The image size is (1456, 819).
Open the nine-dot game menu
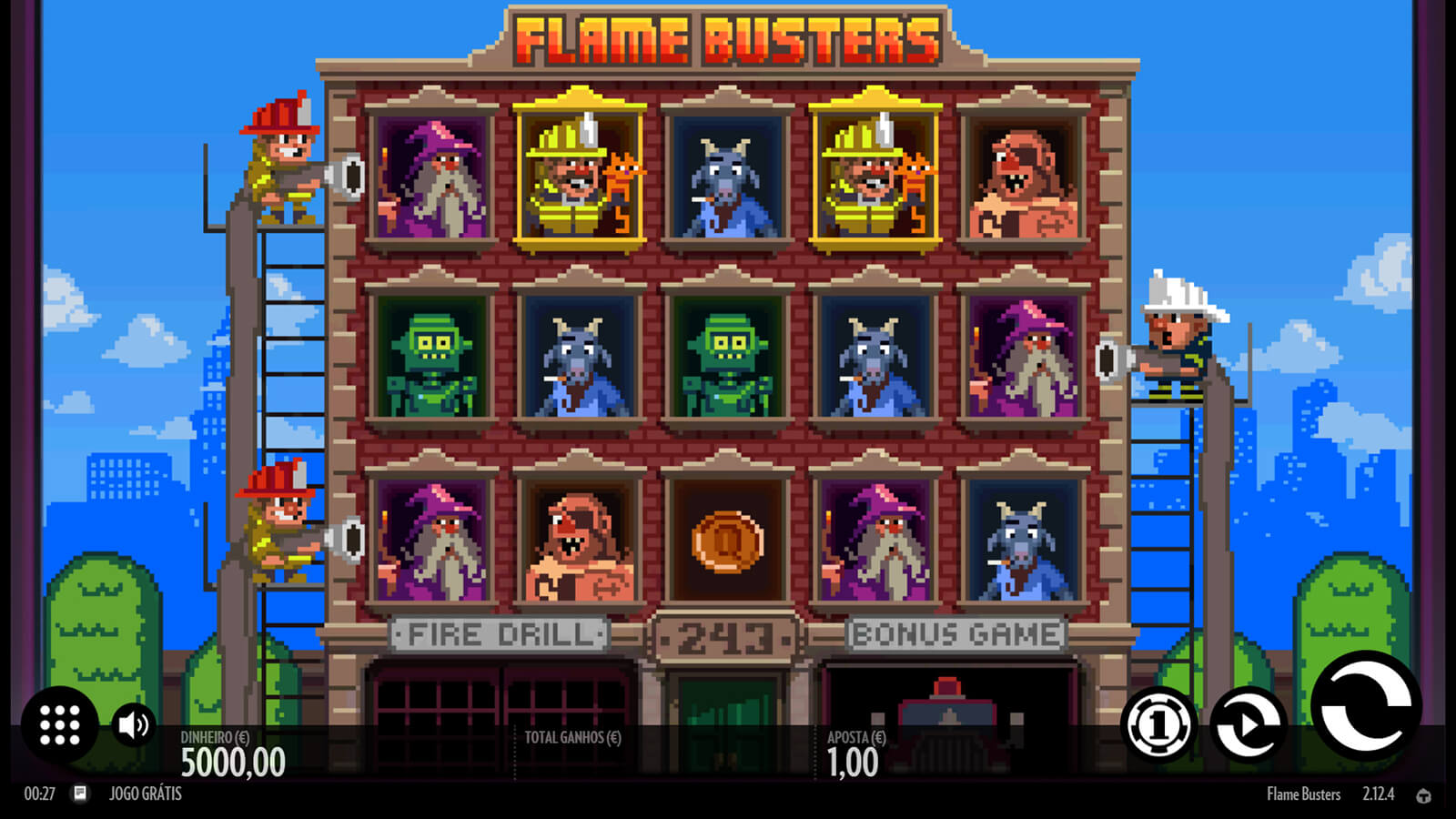60,725
